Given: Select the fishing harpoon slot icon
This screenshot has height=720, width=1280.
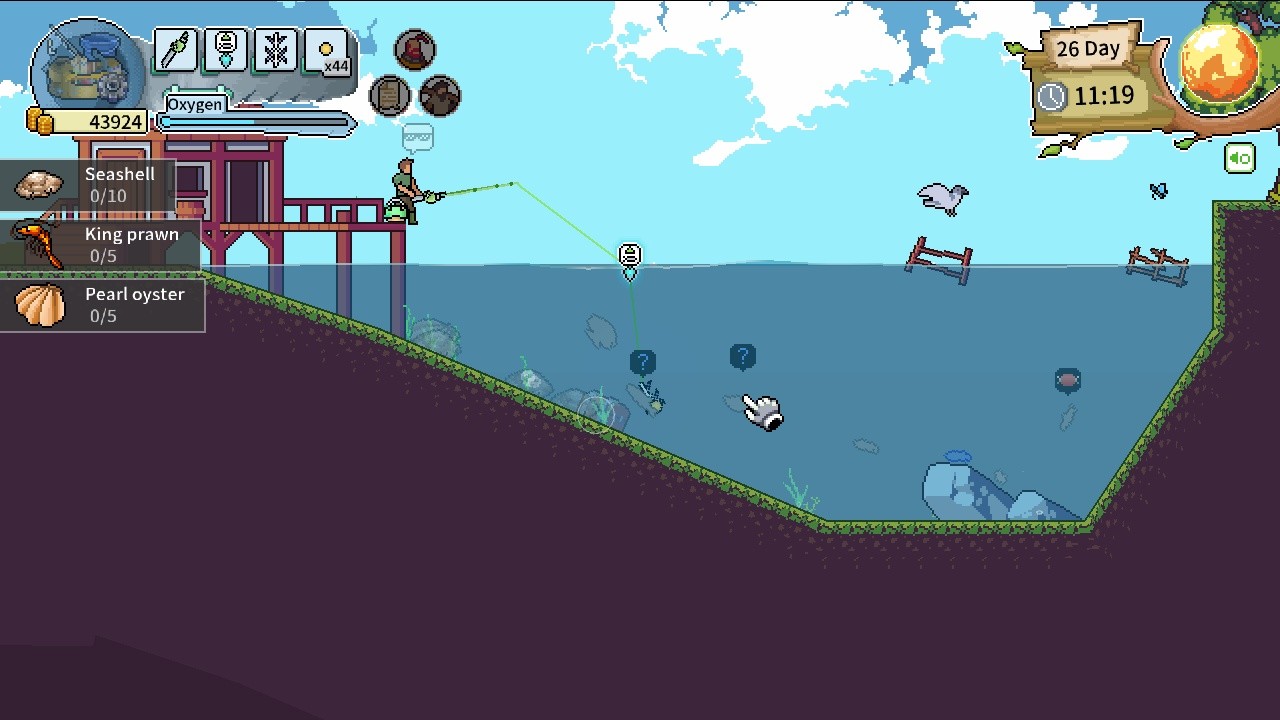Looking at the screenshot, I should 175,52.
